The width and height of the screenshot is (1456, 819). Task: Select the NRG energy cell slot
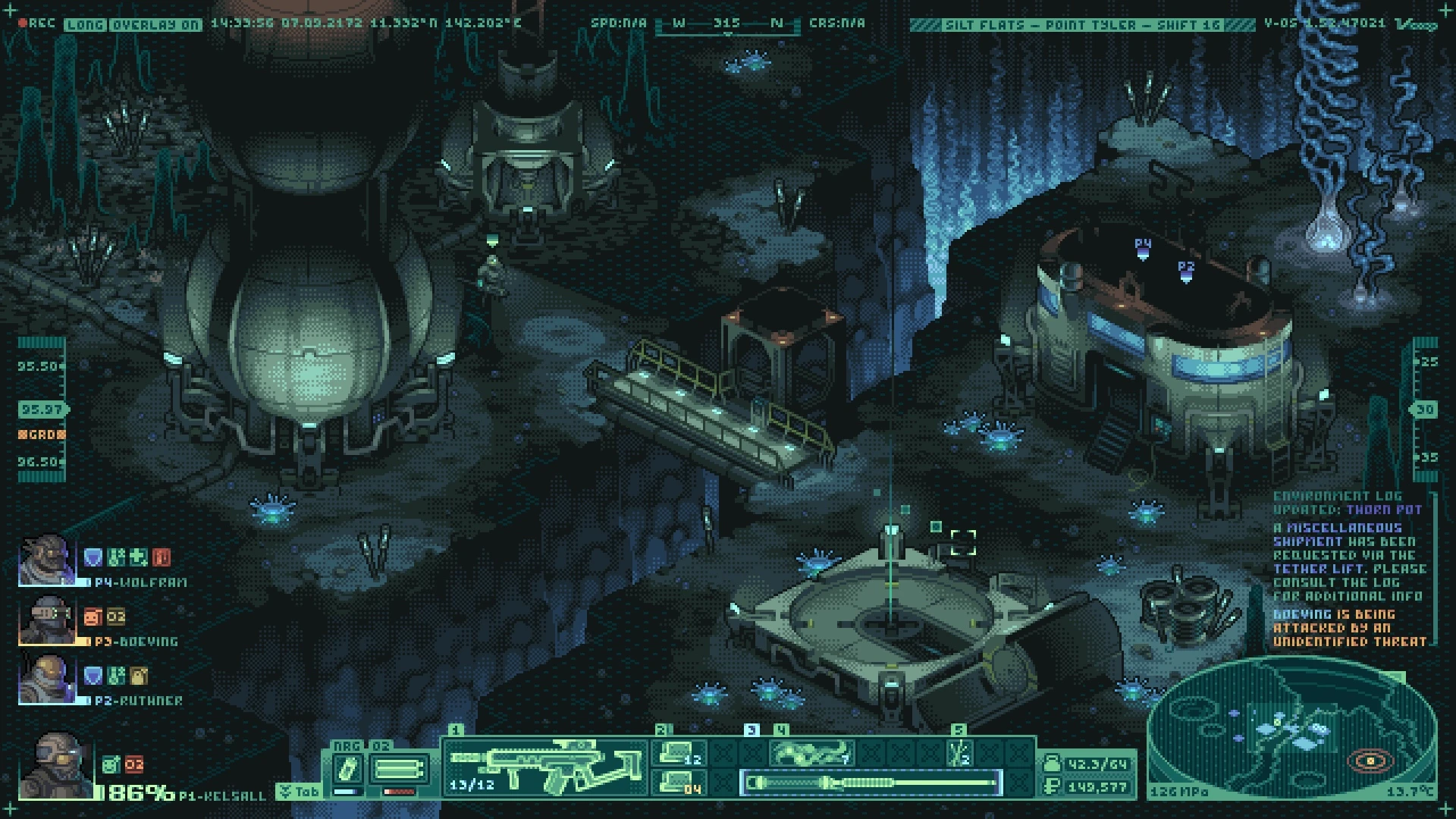pos(347,770)
